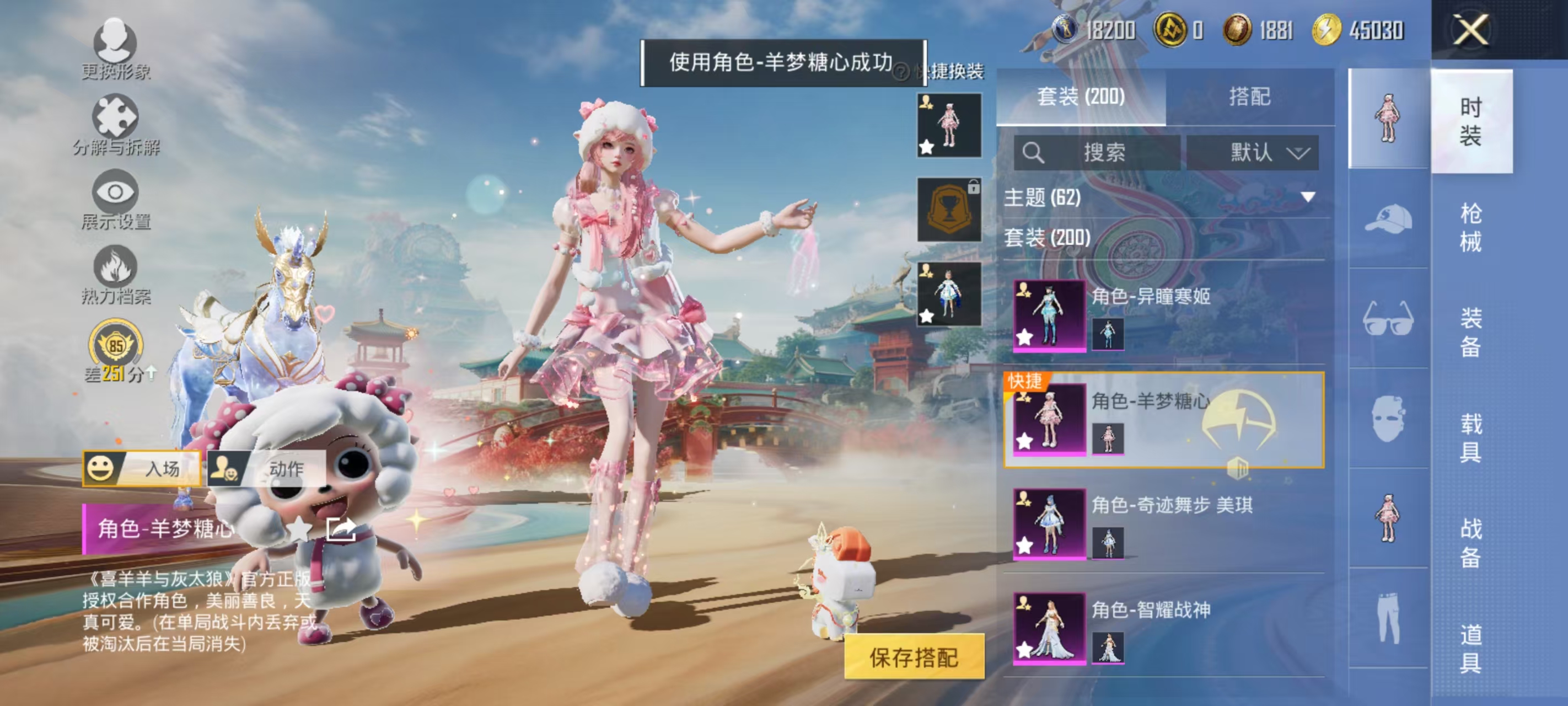This screenshot has width=1568, height=706.
Task: Open the 默认 sort dropdown
Action: (x=1254, y=153)
